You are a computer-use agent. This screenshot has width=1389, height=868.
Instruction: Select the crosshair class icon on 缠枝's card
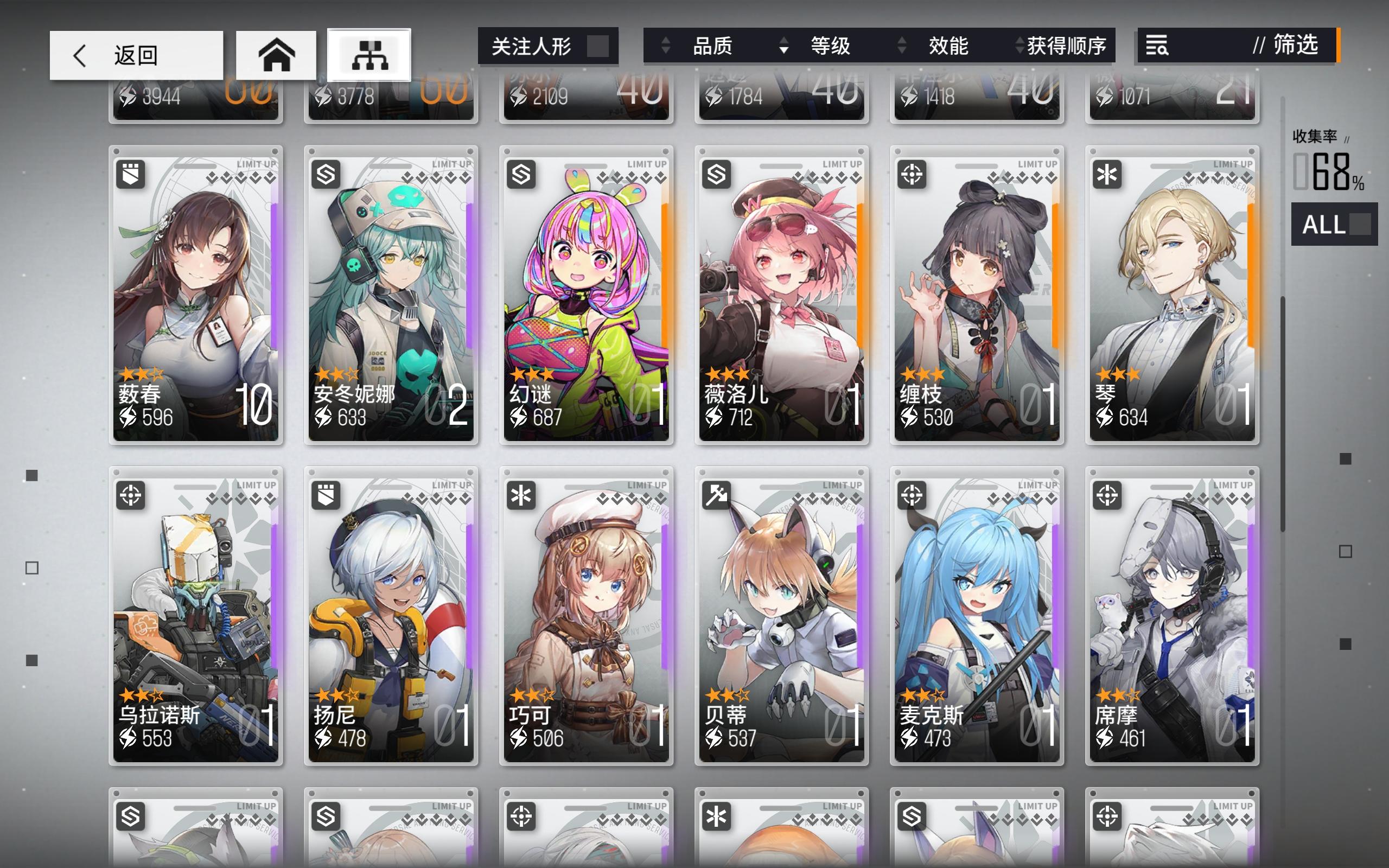[913, 174]
